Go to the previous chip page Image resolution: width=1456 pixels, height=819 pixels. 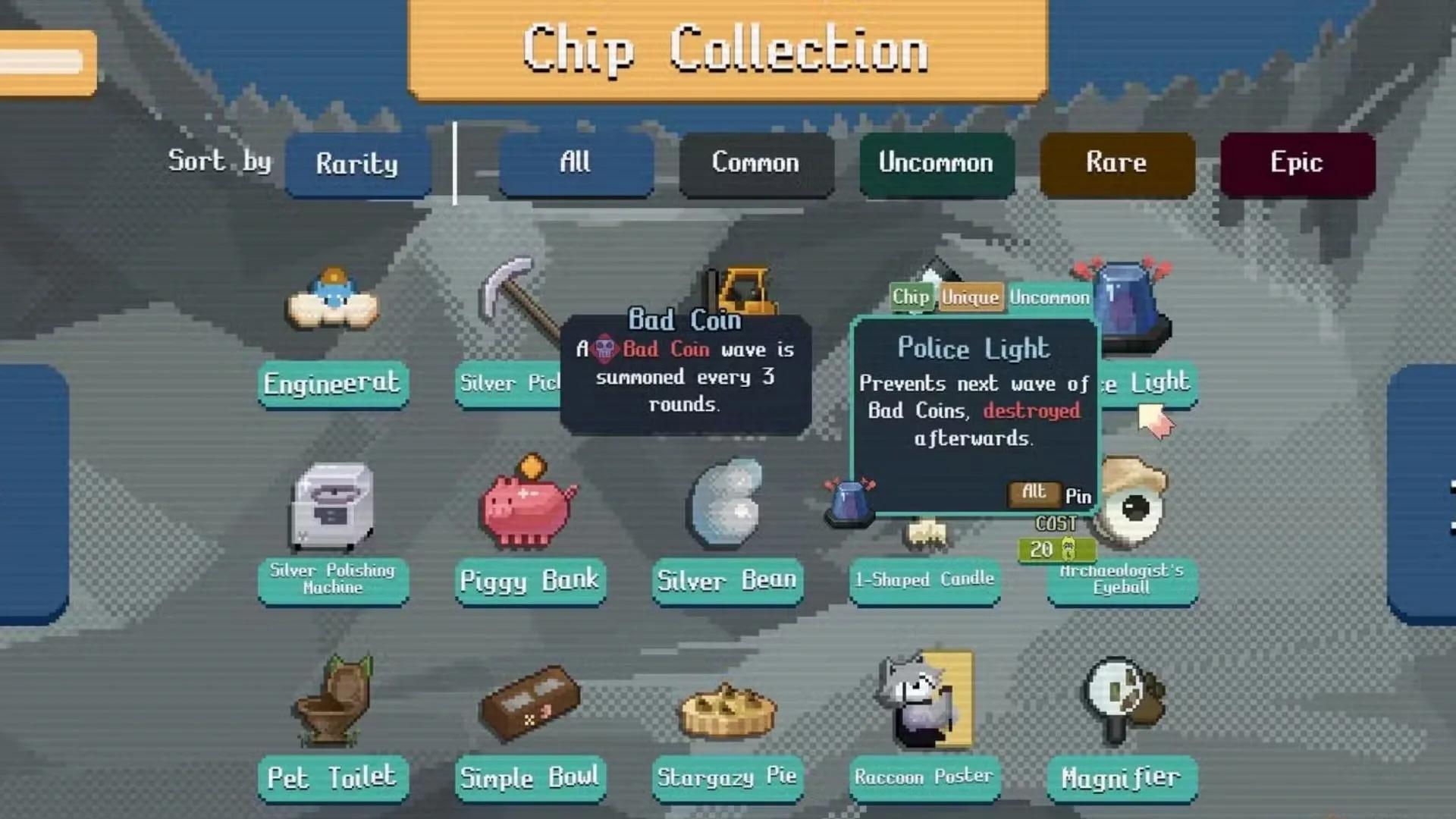coord(34,494)
